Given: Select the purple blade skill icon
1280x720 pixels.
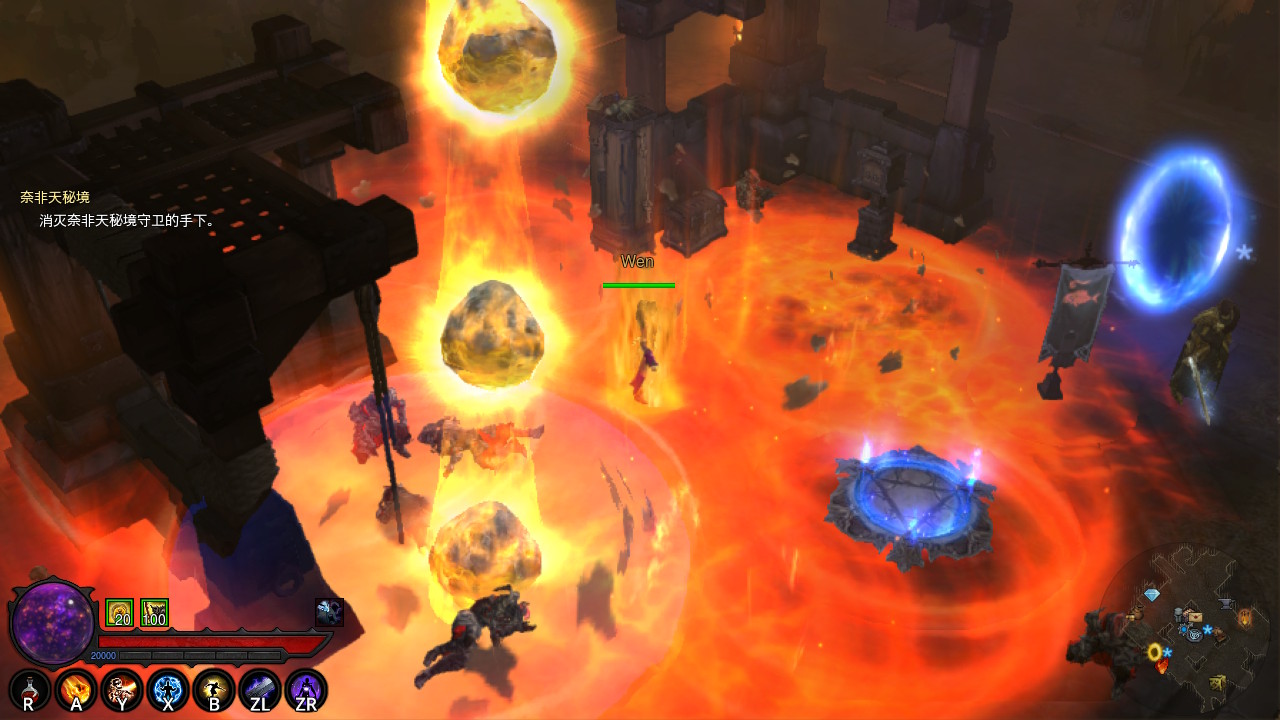Looking at the screenshot, I should (260, 691).
